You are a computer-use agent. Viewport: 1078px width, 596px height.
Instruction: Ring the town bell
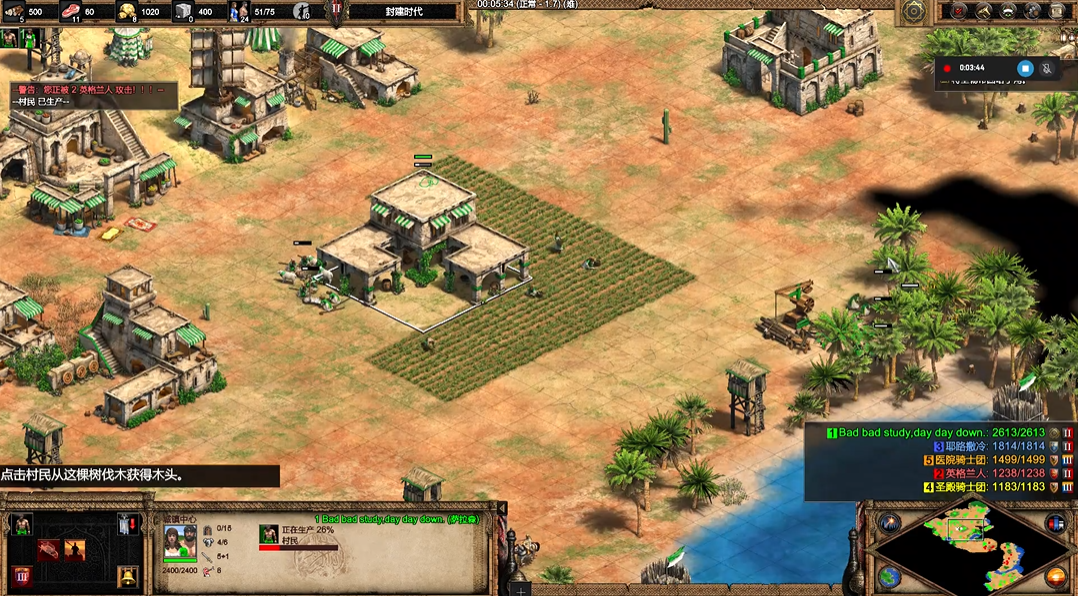pos(127,577)
